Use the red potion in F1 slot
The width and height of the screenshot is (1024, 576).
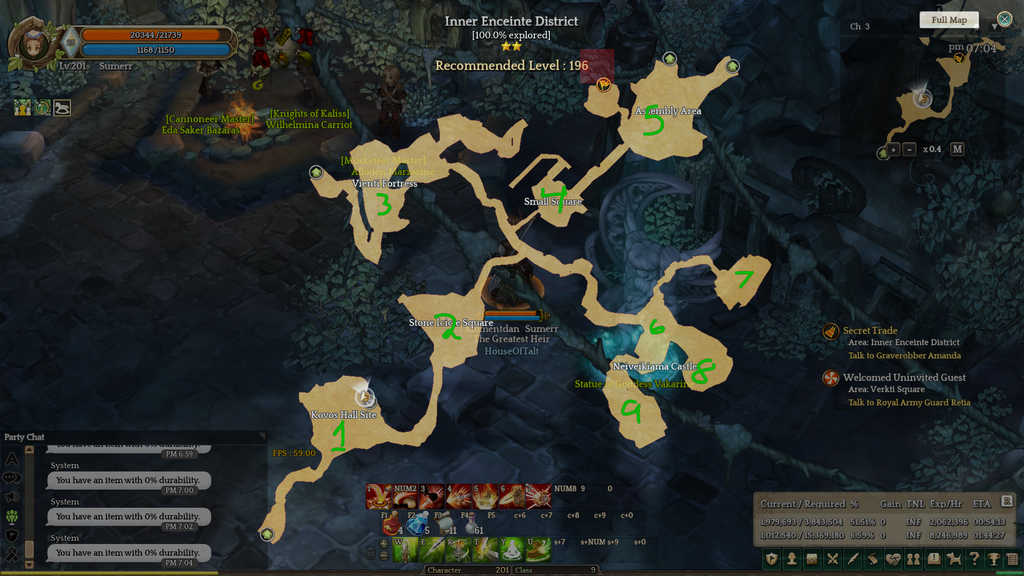pyautogui.click(x=390, y=525)
